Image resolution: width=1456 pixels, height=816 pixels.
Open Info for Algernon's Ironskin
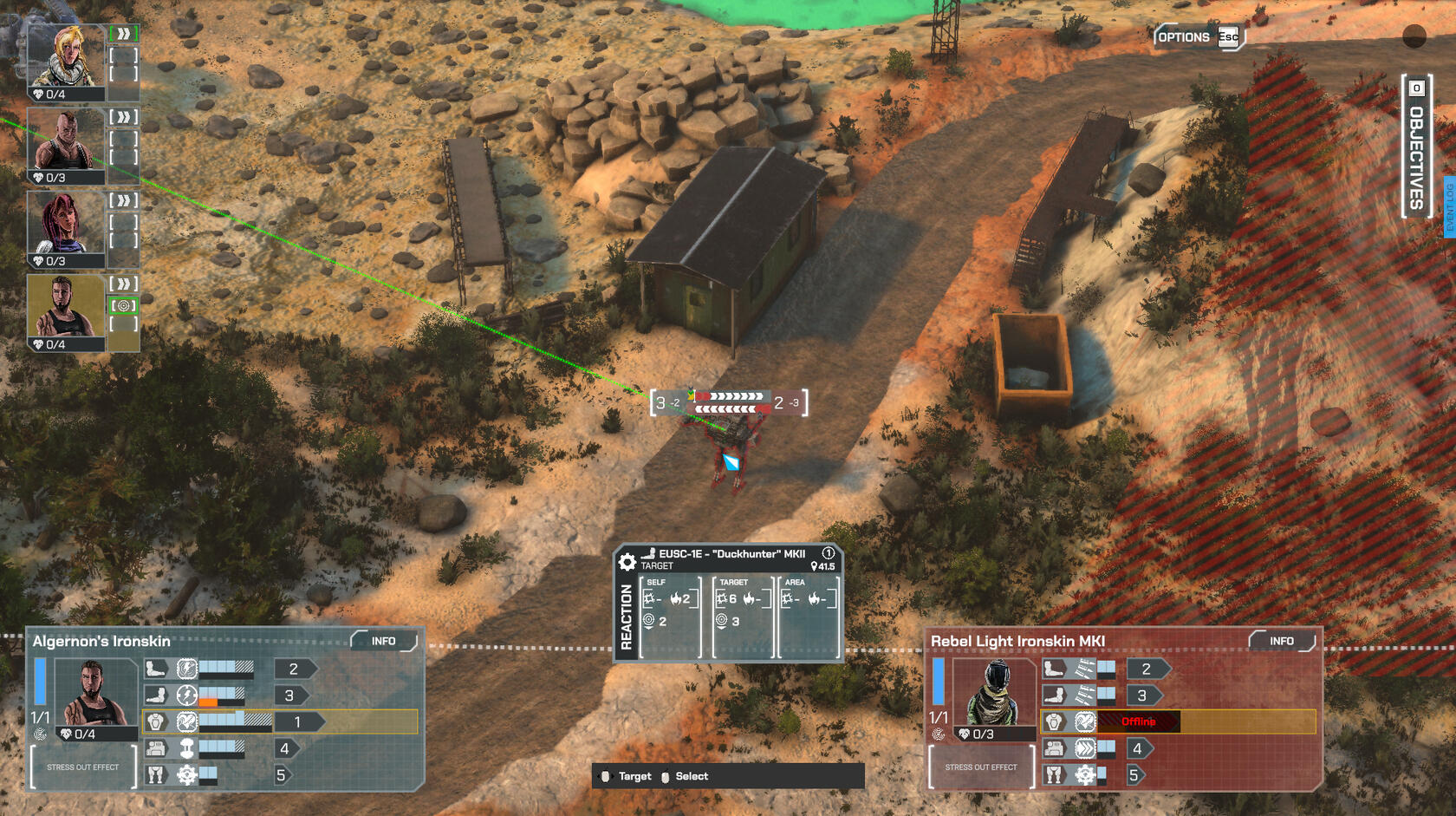384,642
